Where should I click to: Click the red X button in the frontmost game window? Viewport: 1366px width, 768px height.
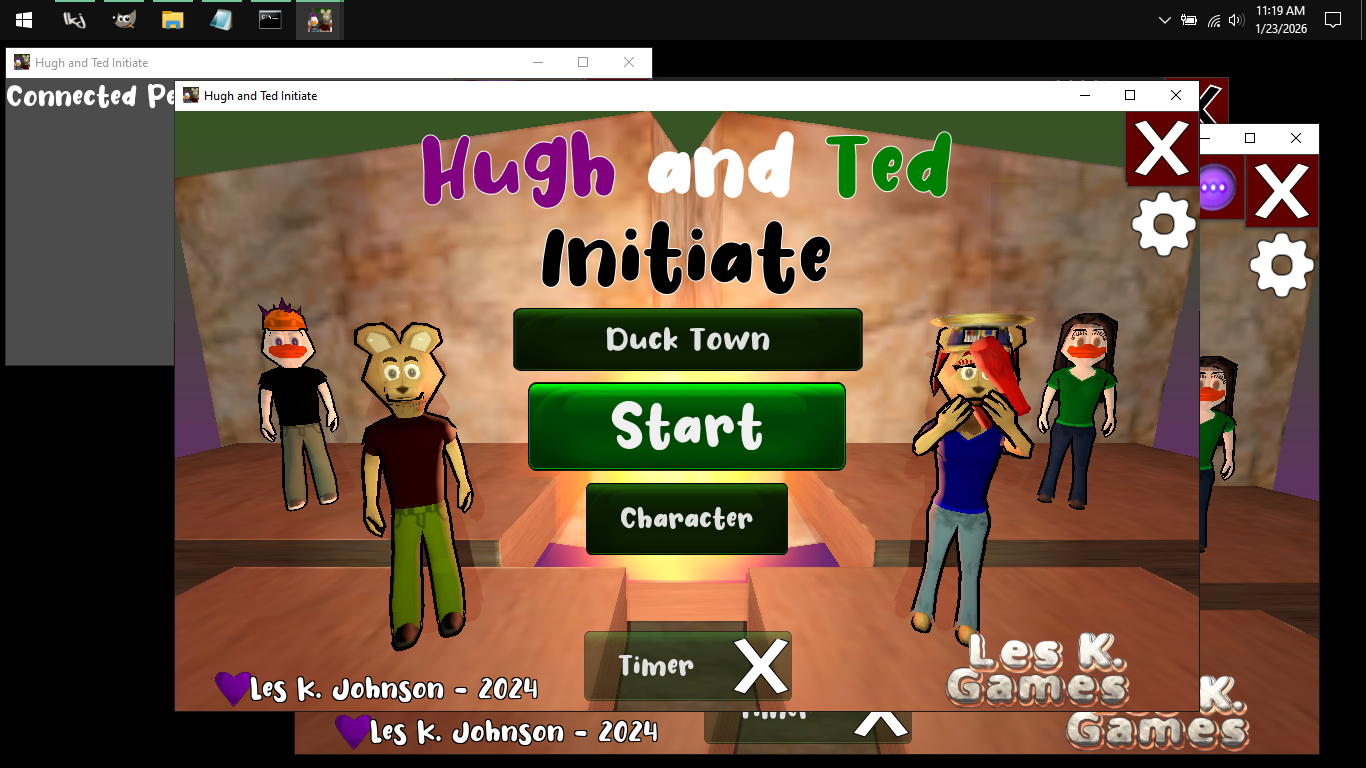[1161, 150]
